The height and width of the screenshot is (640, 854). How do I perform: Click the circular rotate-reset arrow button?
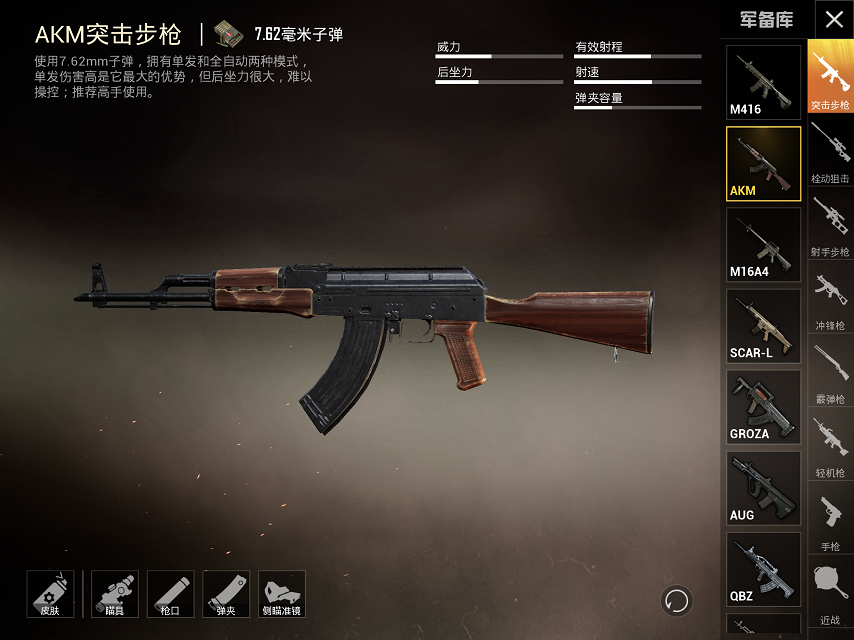coord(677,601)
